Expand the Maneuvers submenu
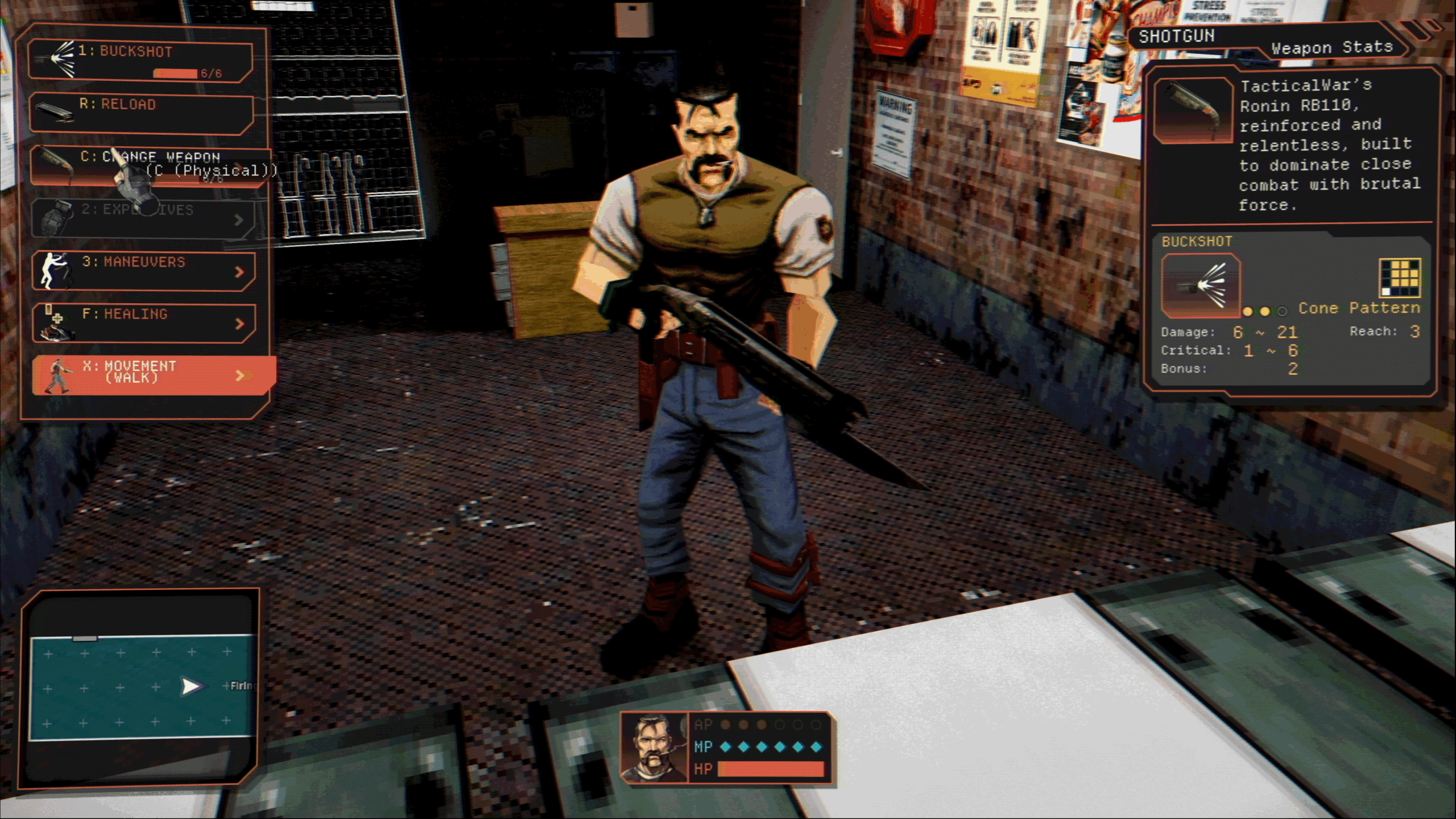This screenshot has height=819, width=1456. click(x=142, y=270)
